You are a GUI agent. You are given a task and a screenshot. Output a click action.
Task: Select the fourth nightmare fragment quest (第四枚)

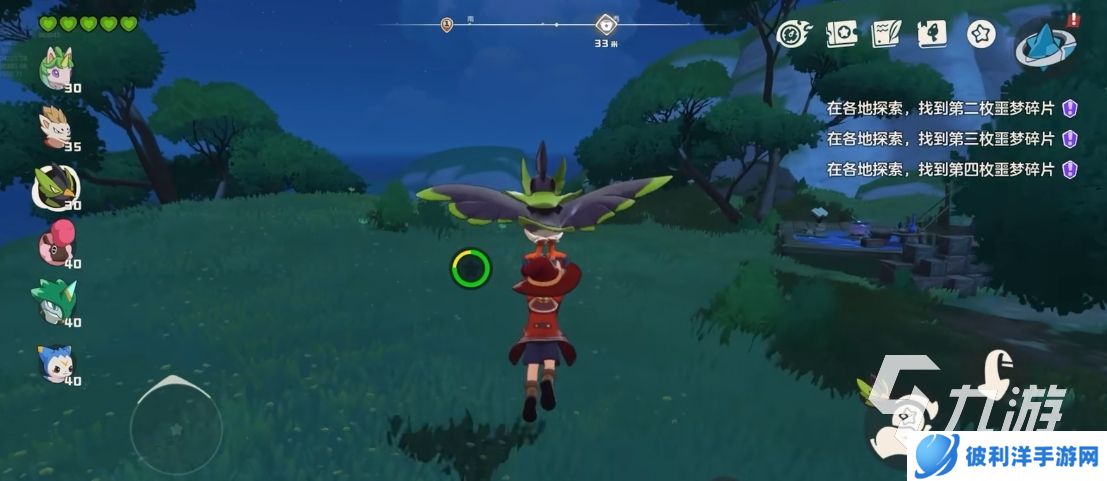[x=940, y=169]
